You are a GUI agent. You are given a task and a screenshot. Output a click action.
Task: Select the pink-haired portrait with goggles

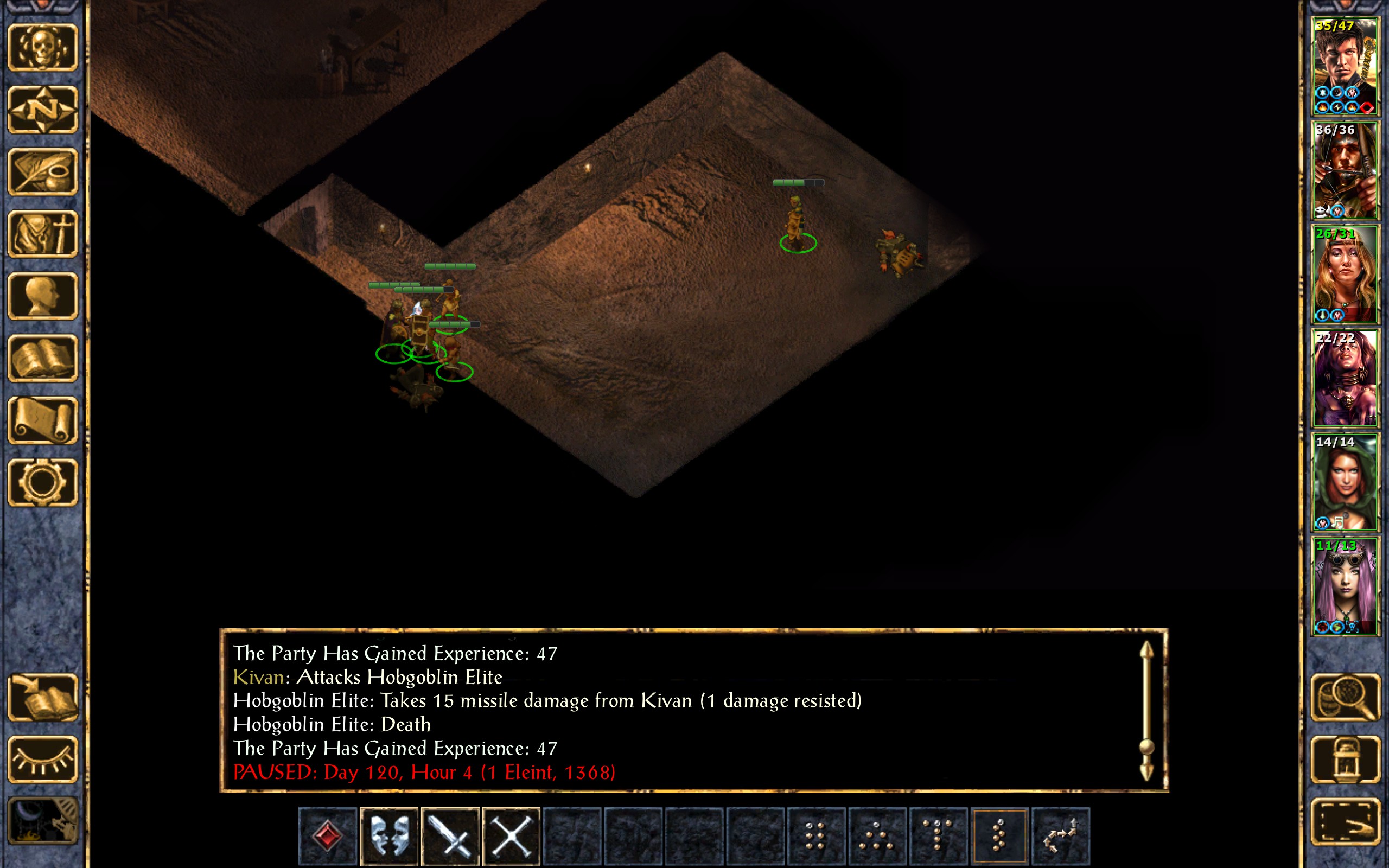[x=1344, y=586]
